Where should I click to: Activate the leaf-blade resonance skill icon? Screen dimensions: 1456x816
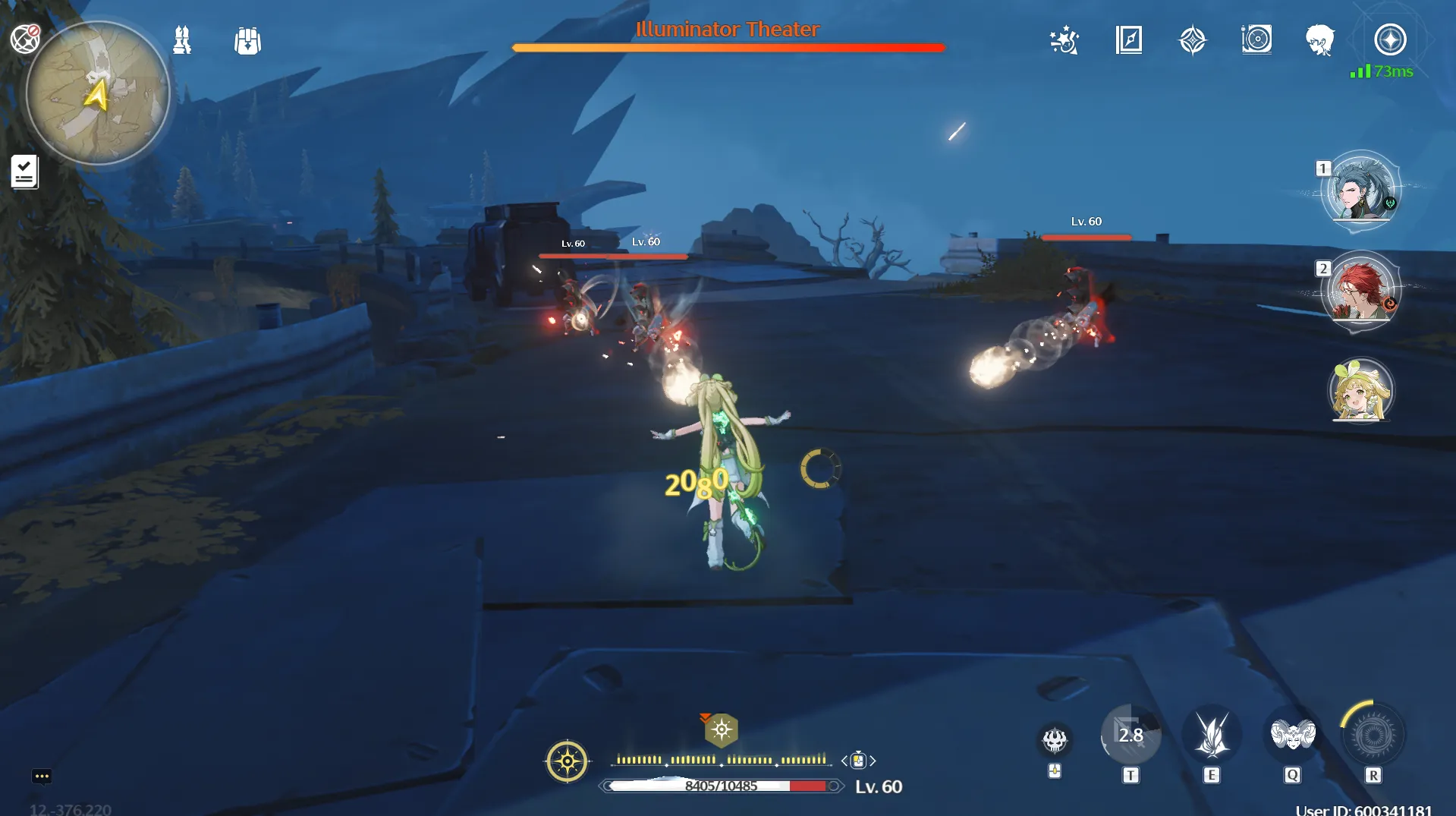1212,735
